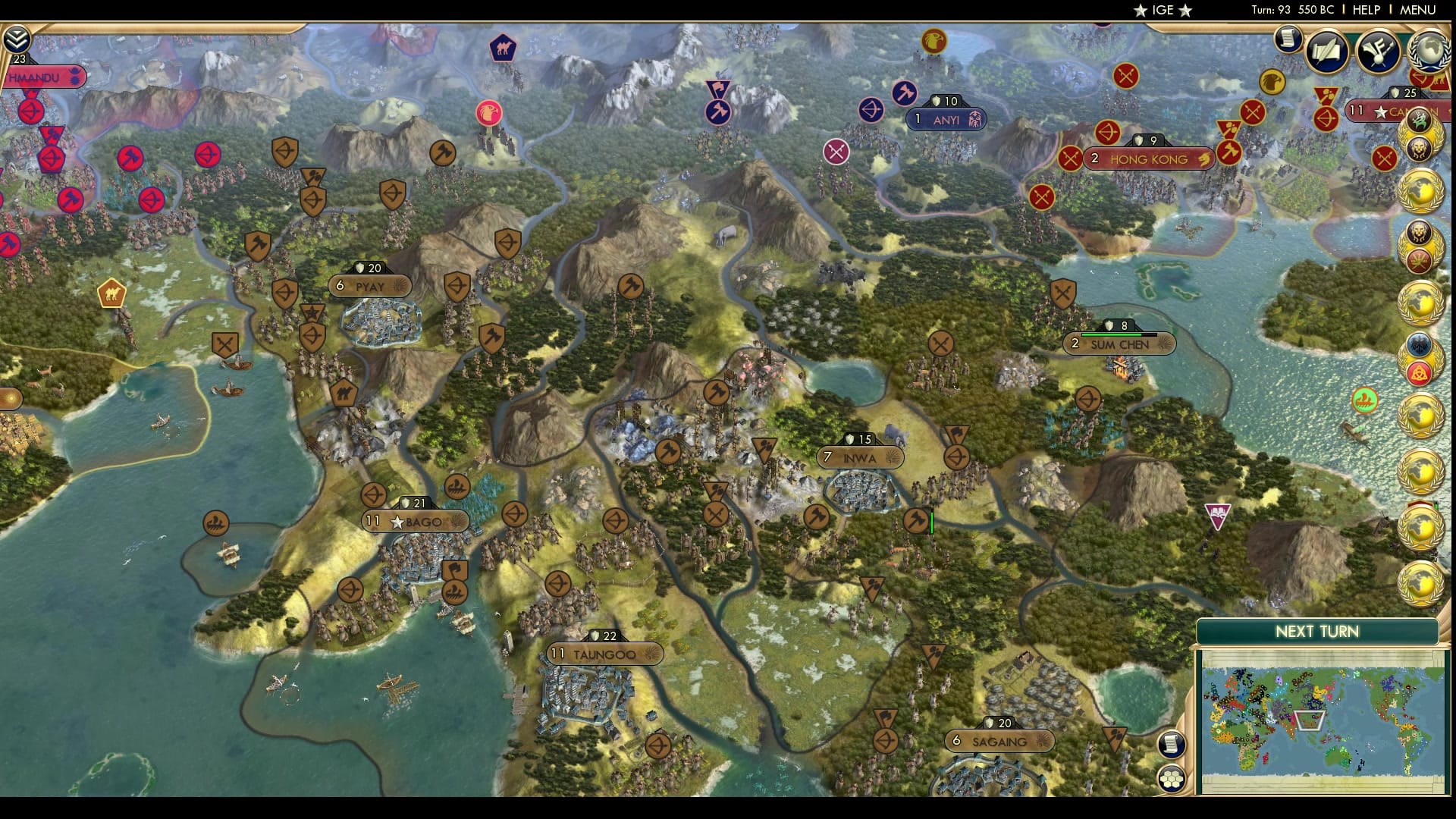Toggle the hex grid overlay near the minimap
The height and width of the screenshot is (819, 1456).
(1171, 779)
